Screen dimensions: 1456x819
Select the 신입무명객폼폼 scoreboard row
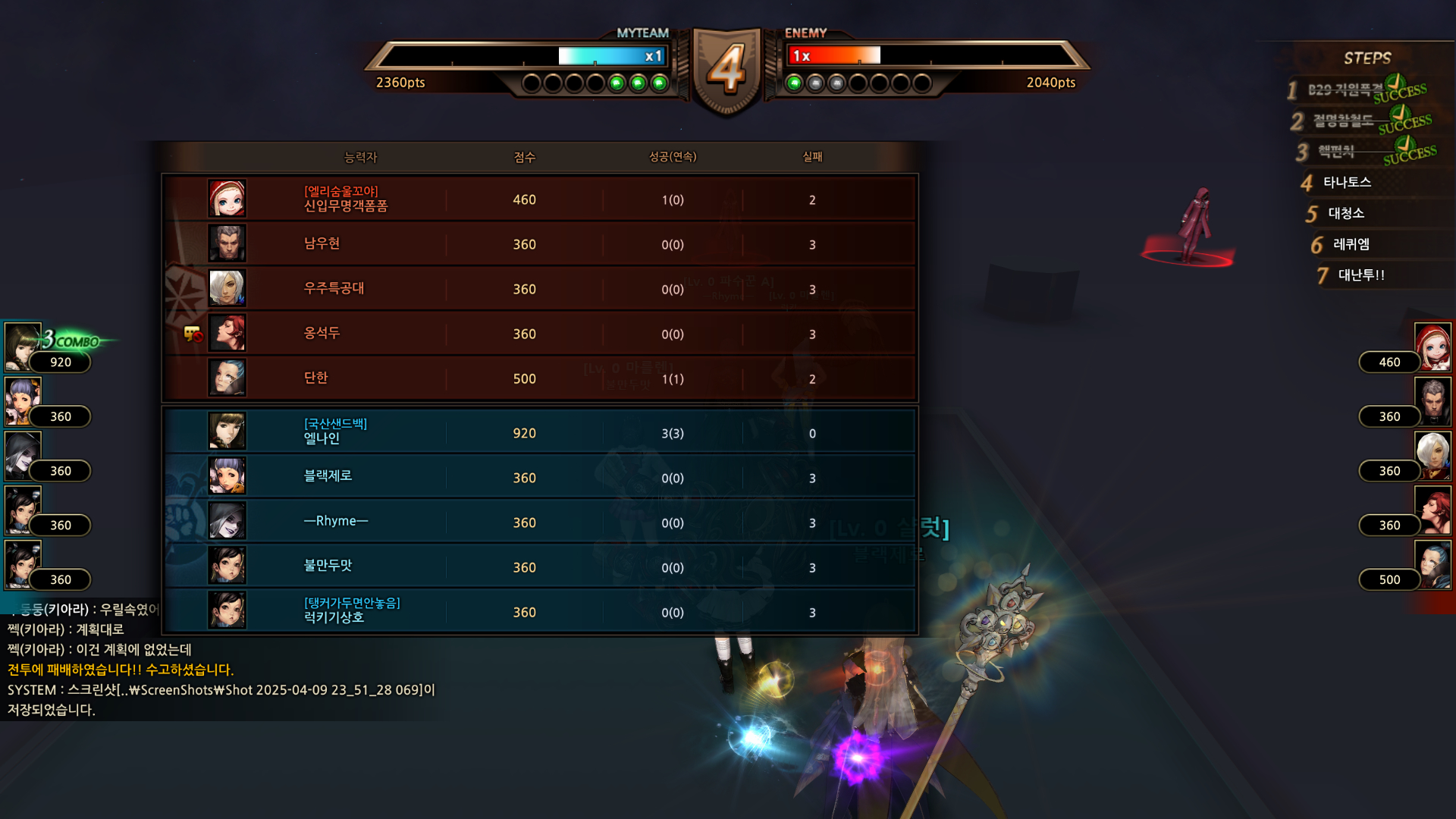538,199
